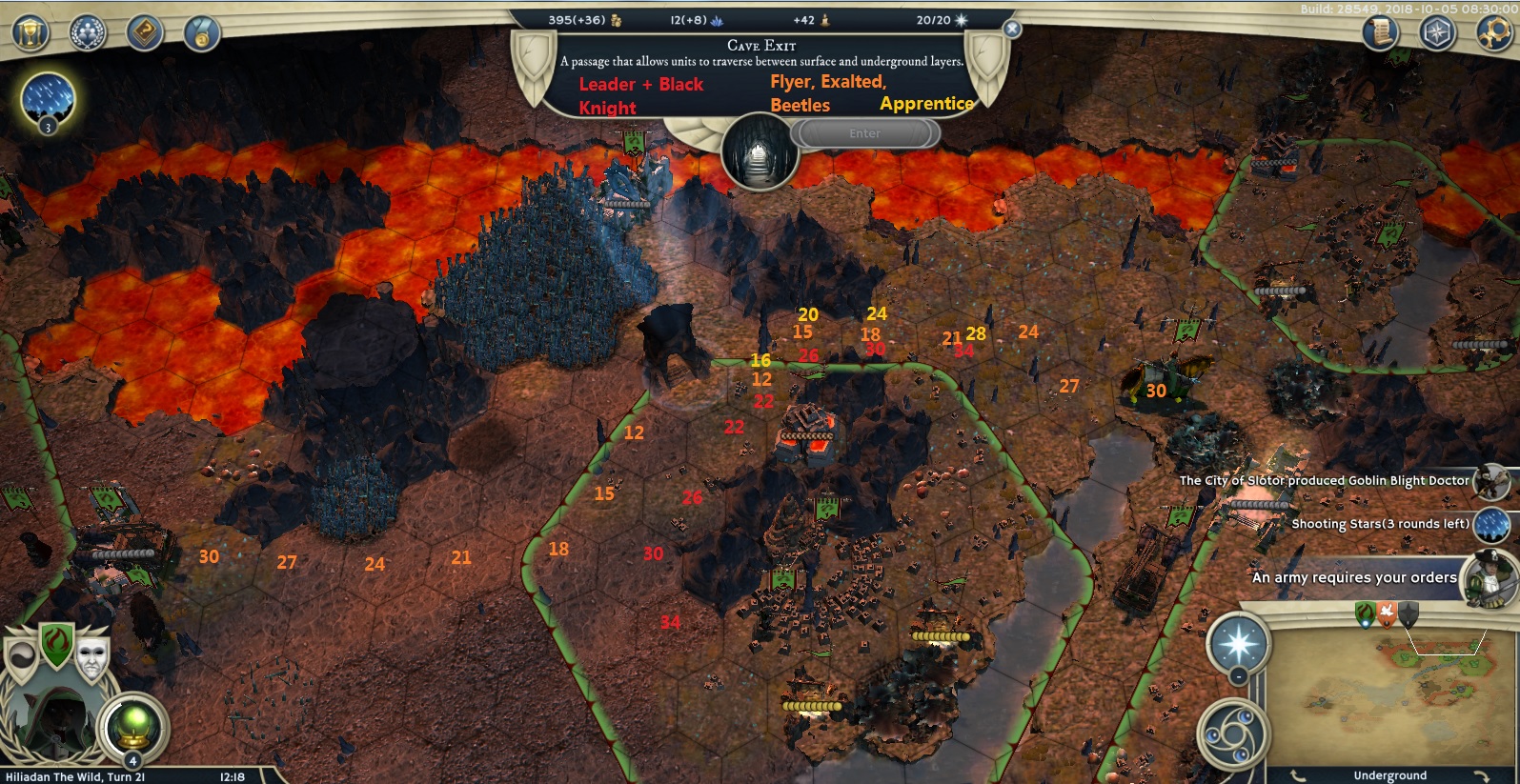Switch map layer with the left arrow
The height and width of the screenshot is (784, 1520).
click(x=1298, y=775)
